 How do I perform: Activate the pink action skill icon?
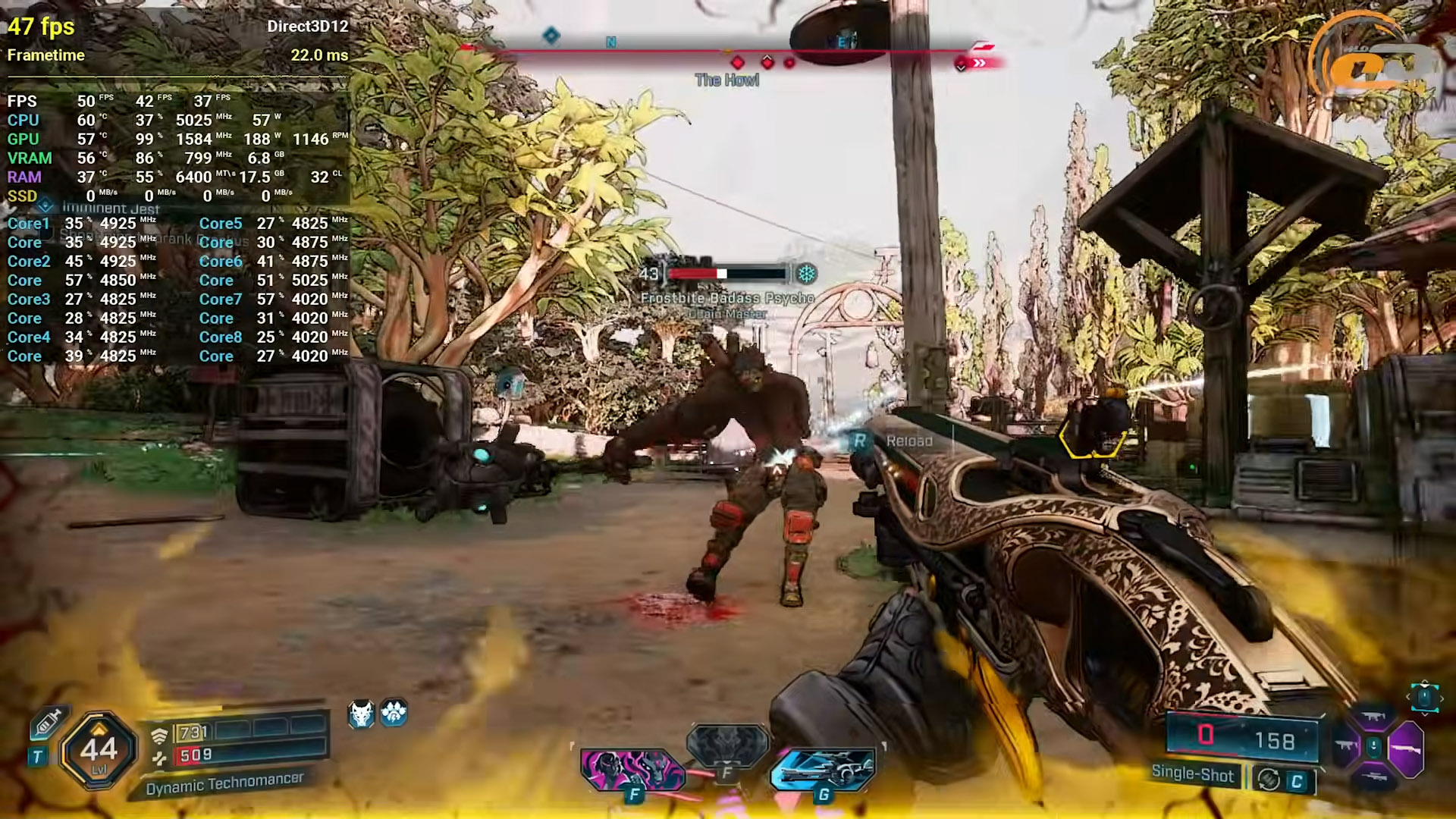point(632,769)
